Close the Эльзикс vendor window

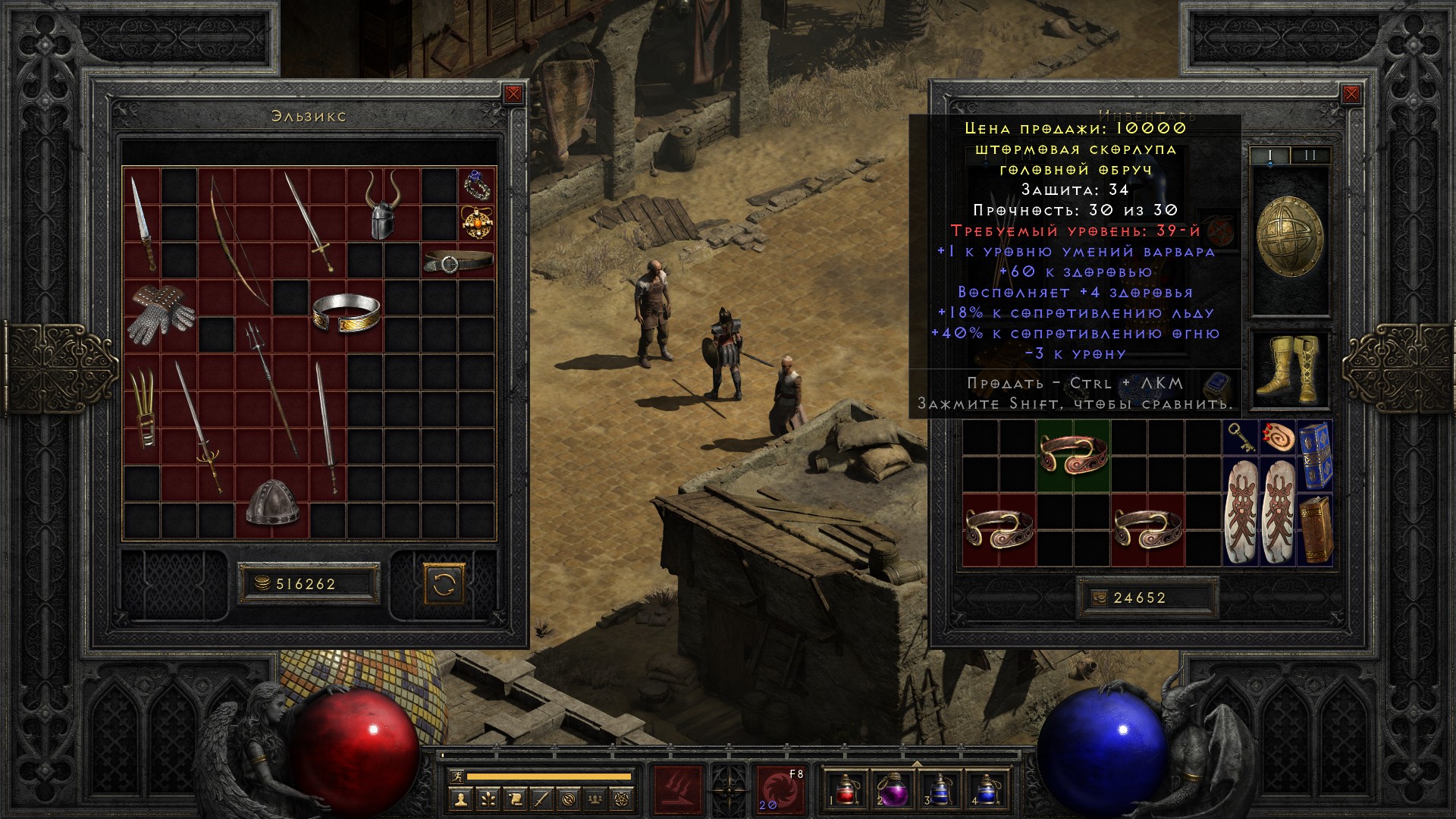tap(513, 94)
